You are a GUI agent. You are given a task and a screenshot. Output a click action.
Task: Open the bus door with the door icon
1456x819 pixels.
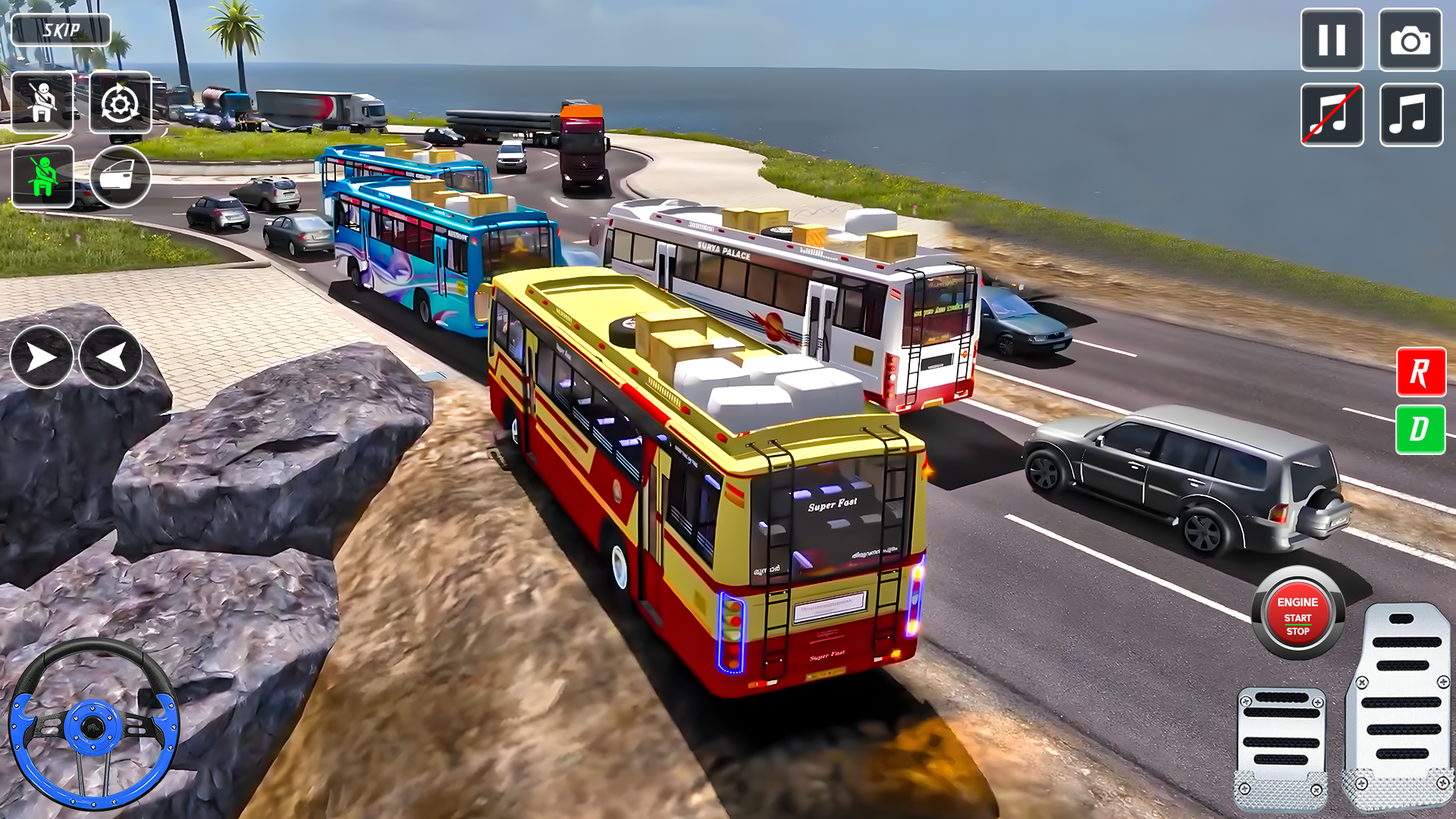click(120, 177)
